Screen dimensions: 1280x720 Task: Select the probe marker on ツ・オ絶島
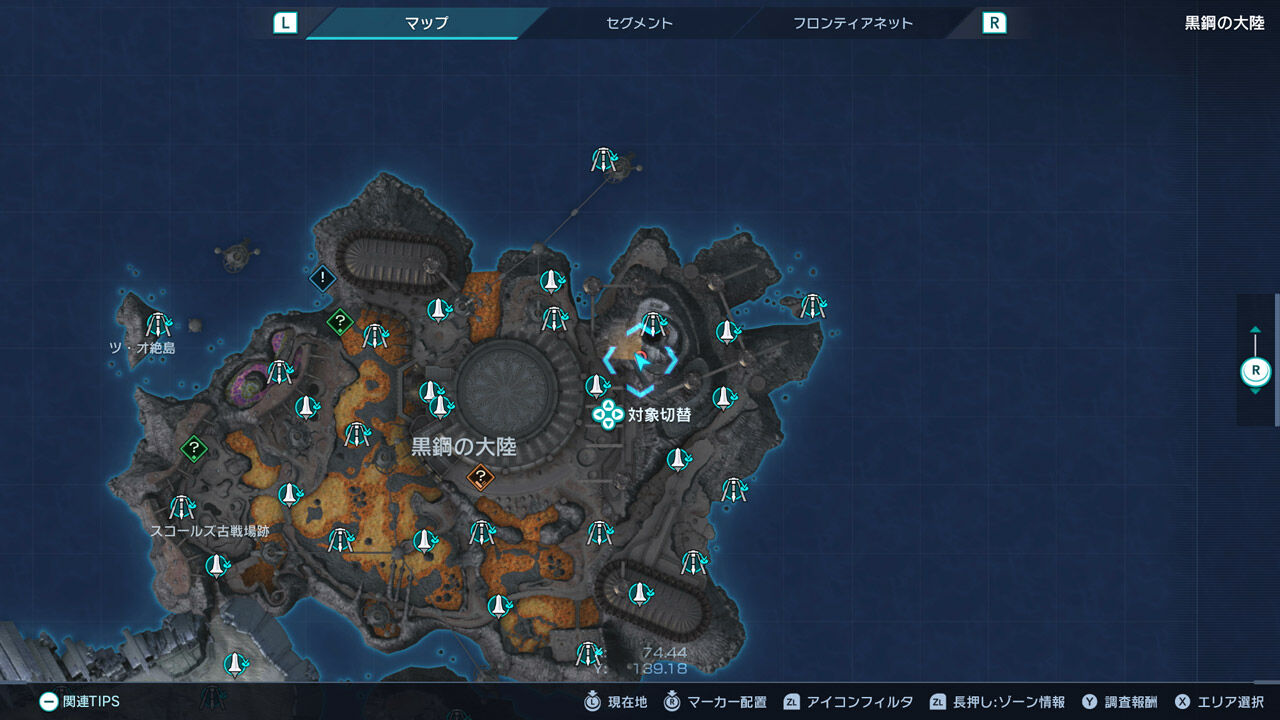pos(157,324)
